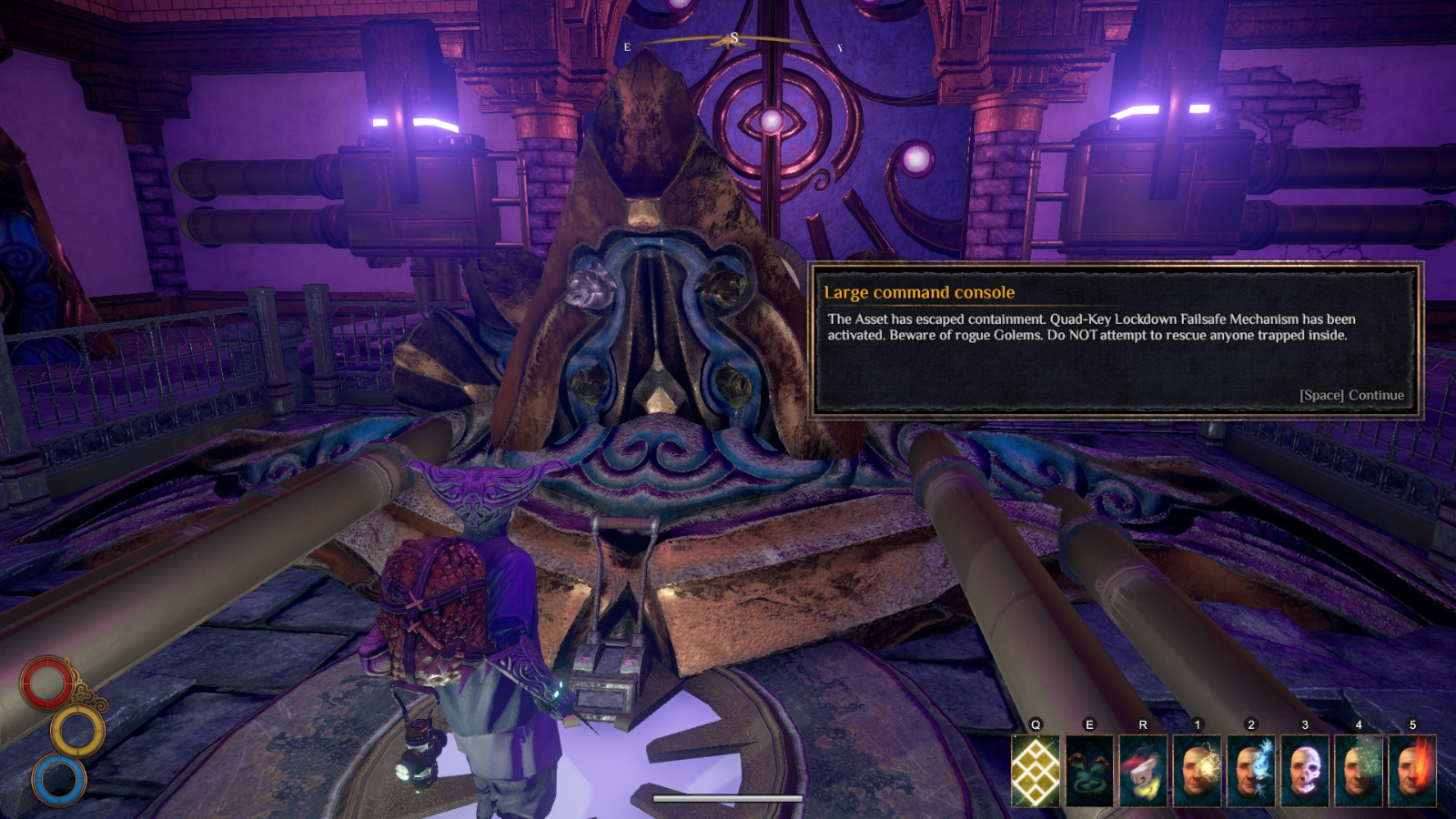This screenshot has height=819, width=1456.
Task: Activate the half-skull face spell
Action: click(1304, 772)
